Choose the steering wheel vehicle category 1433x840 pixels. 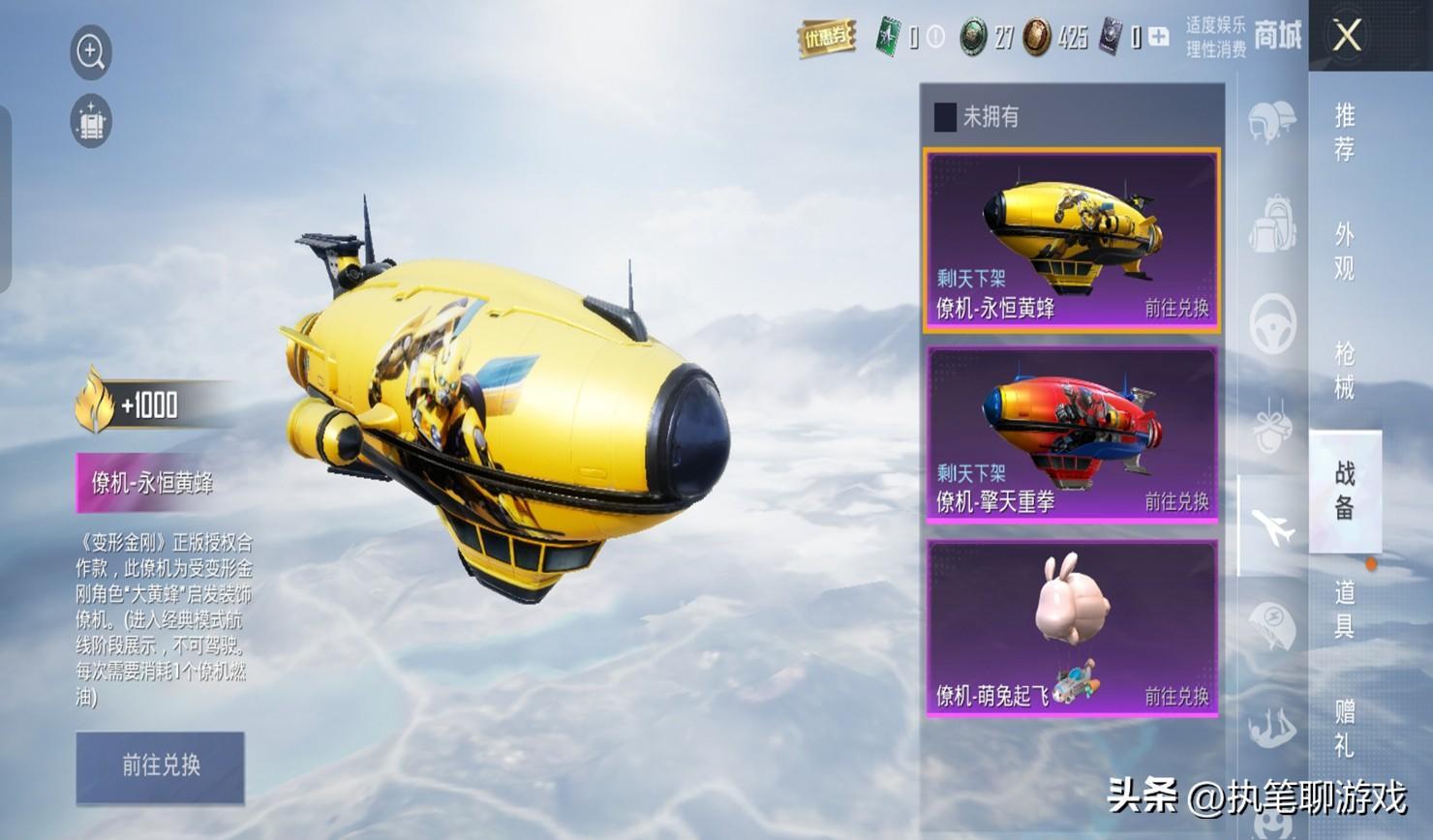pos(1272,325)
